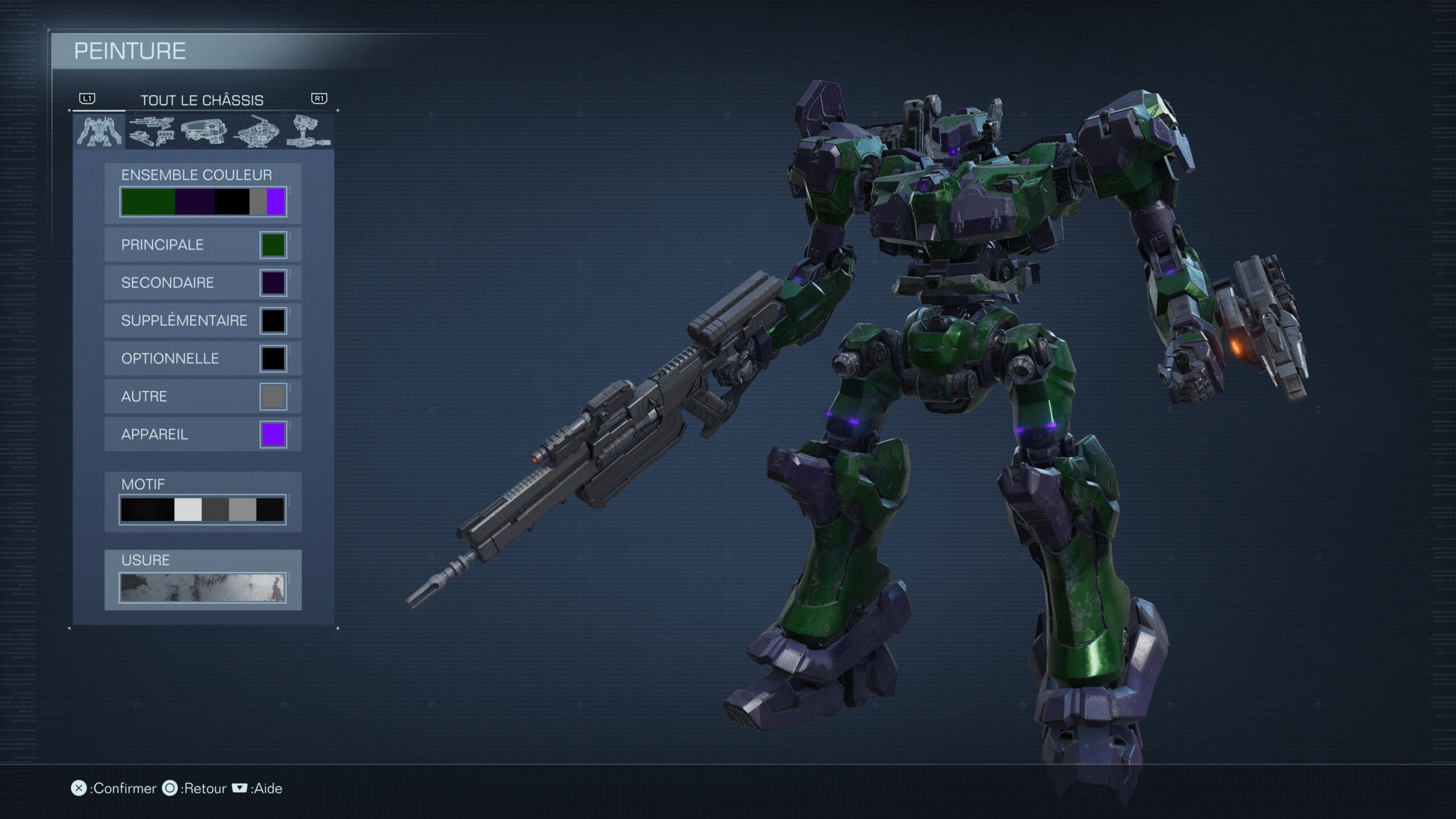This screenshot has width=1456, height=819.
Task: Pick the Optionnelle color row
Action: 202,359
